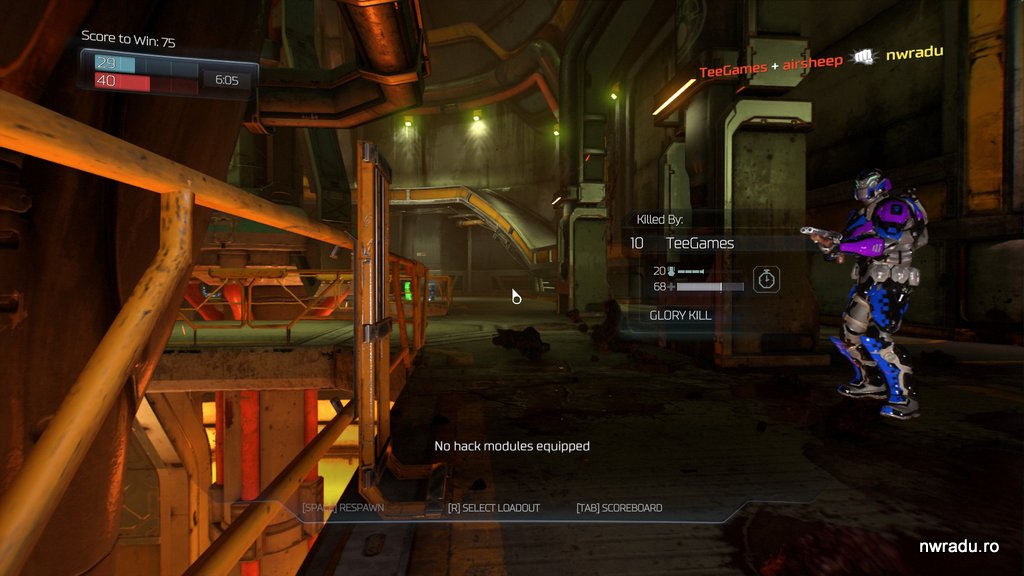Click the stopwatch hack module icon

(x=767, y=279)
